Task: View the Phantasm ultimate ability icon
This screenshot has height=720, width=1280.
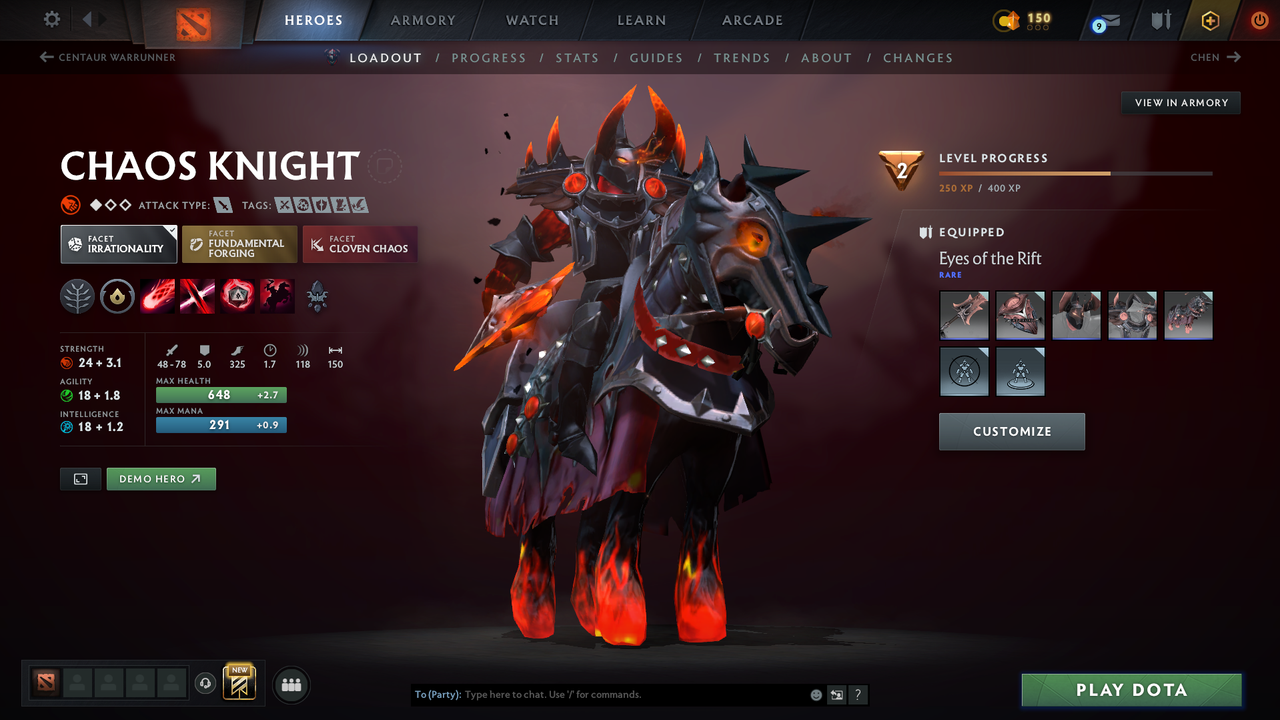Action: tap(276, 296)
